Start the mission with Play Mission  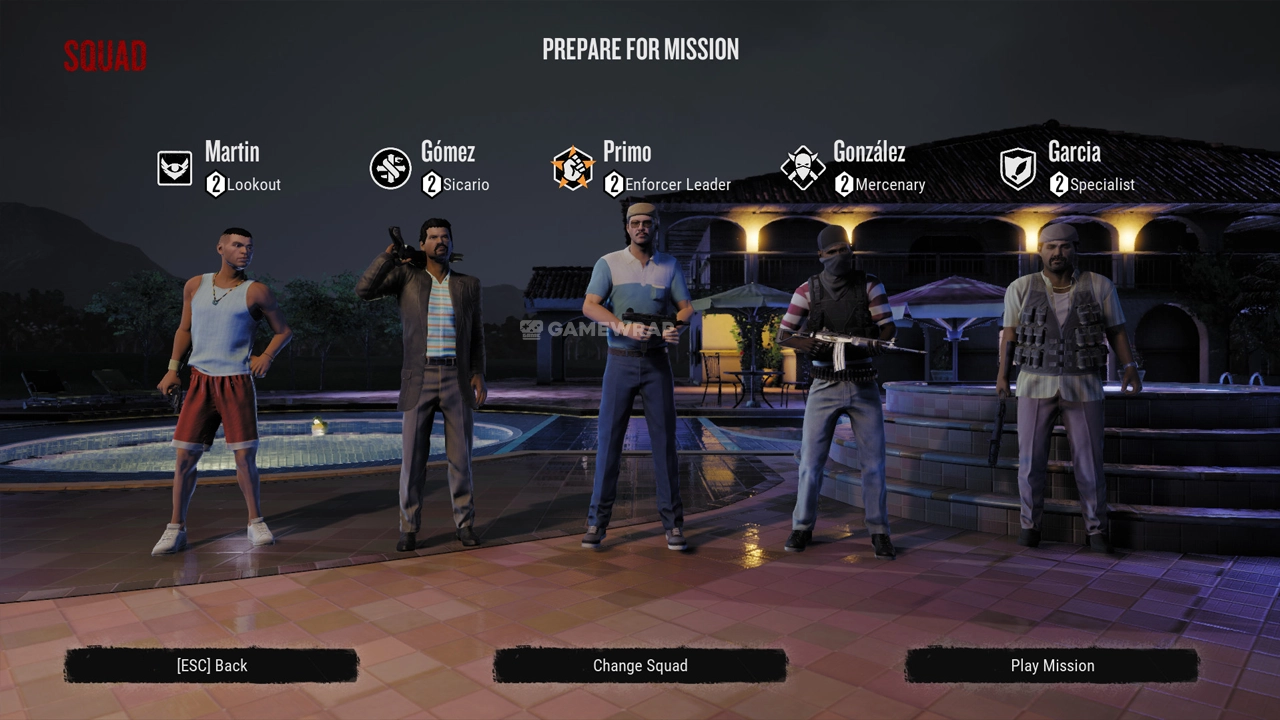pyautogui.click(x=1052, y=666)
